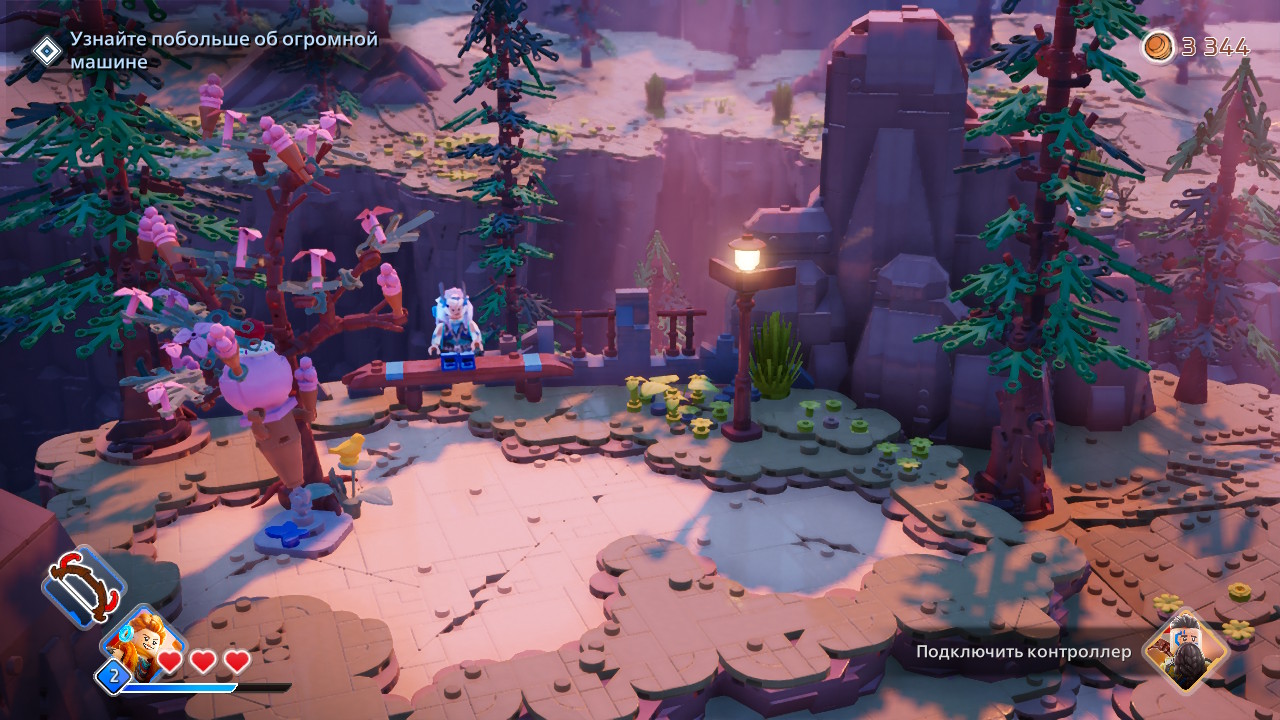Viewport: 1280px width, 720px height.
Task: Click Aloy's character portrait
Action: pos(144,641)
